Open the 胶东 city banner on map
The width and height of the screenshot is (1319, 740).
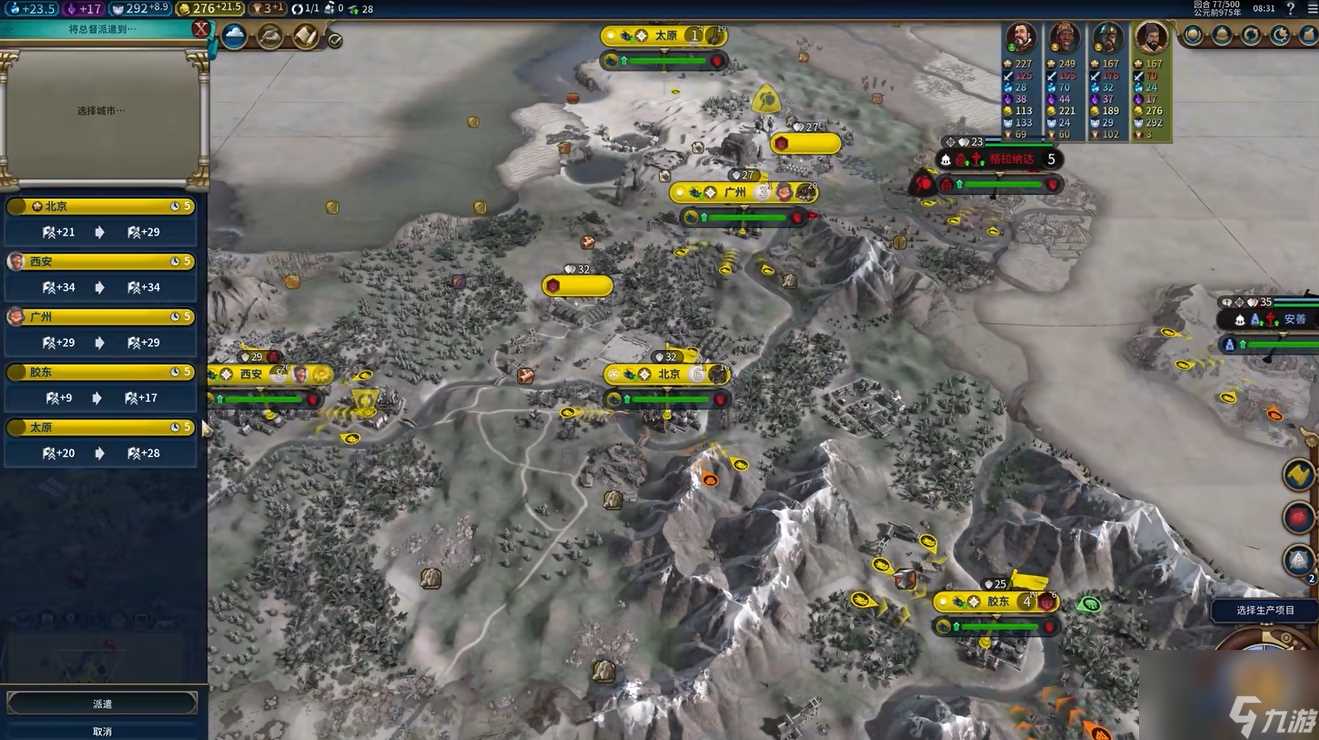(x=996, y=602)
